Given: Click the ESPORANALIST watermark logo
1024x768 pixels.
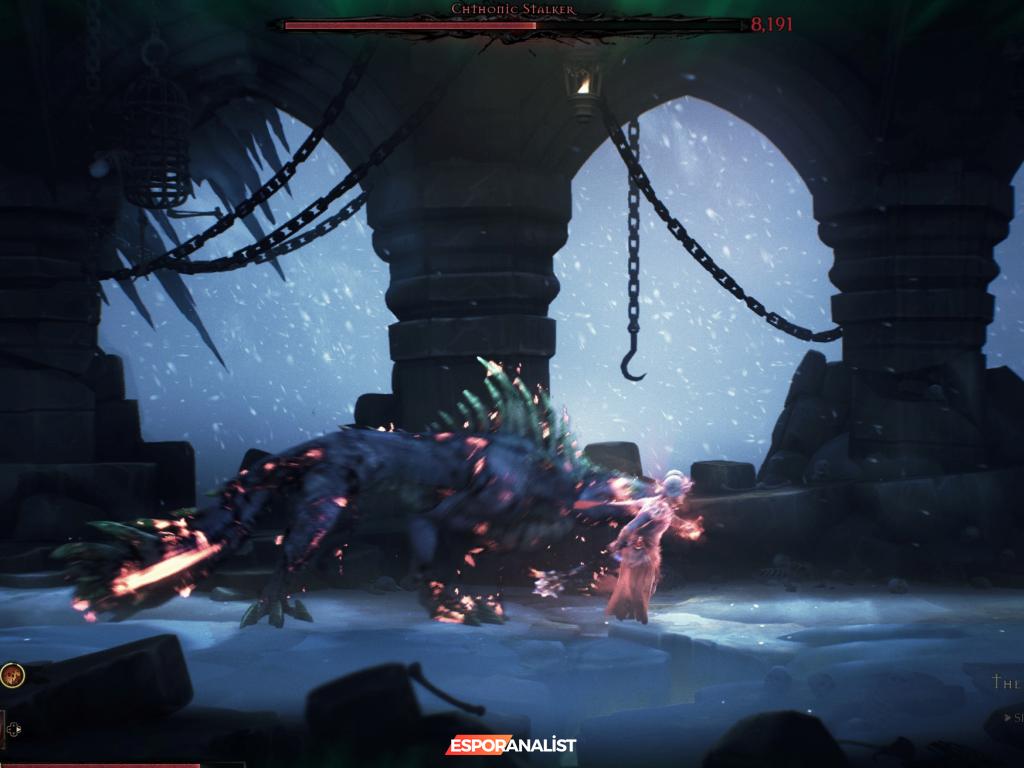Looking at the screenshot, I should tap(511, 745).
